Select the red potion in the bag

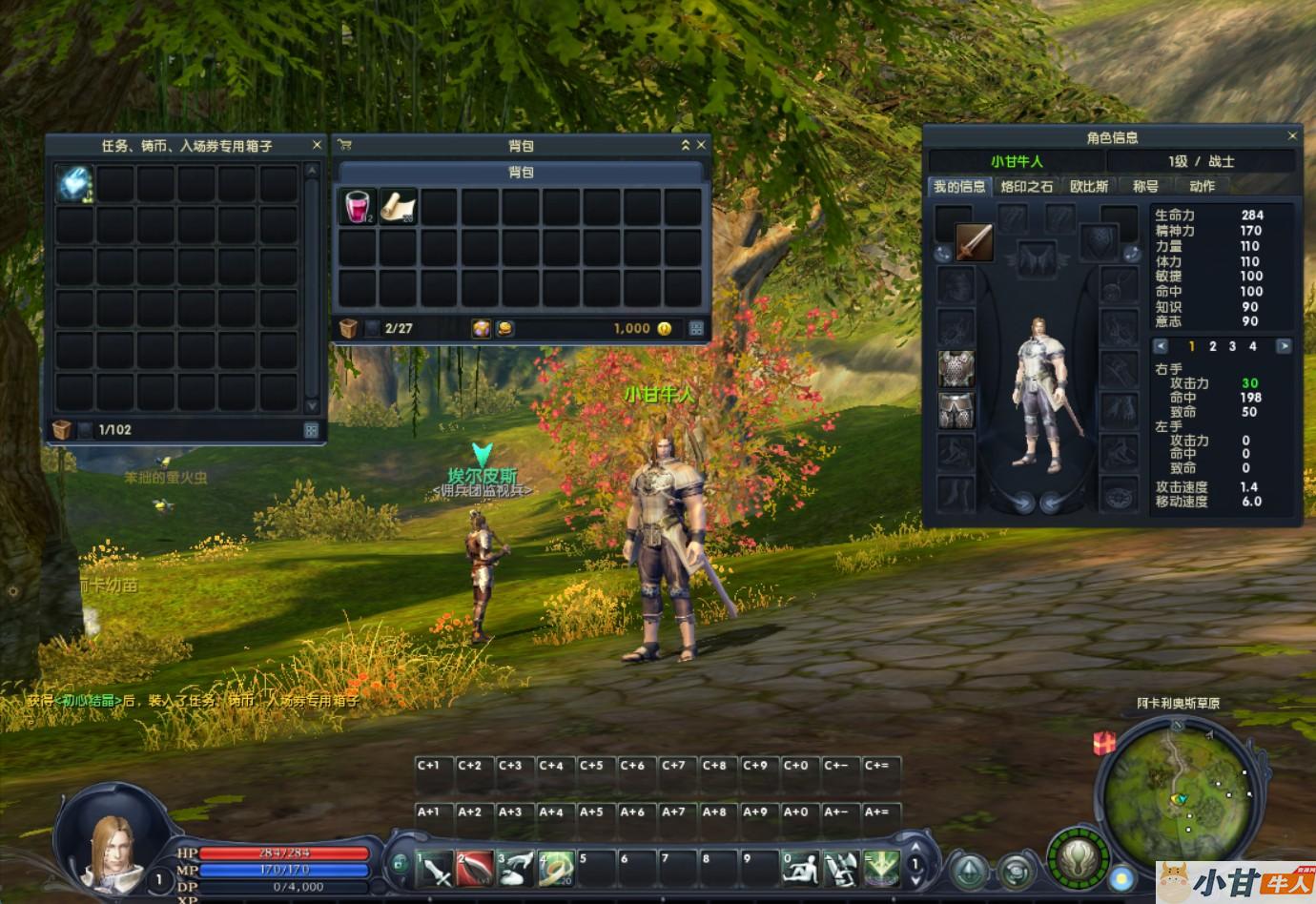[358, 206]
